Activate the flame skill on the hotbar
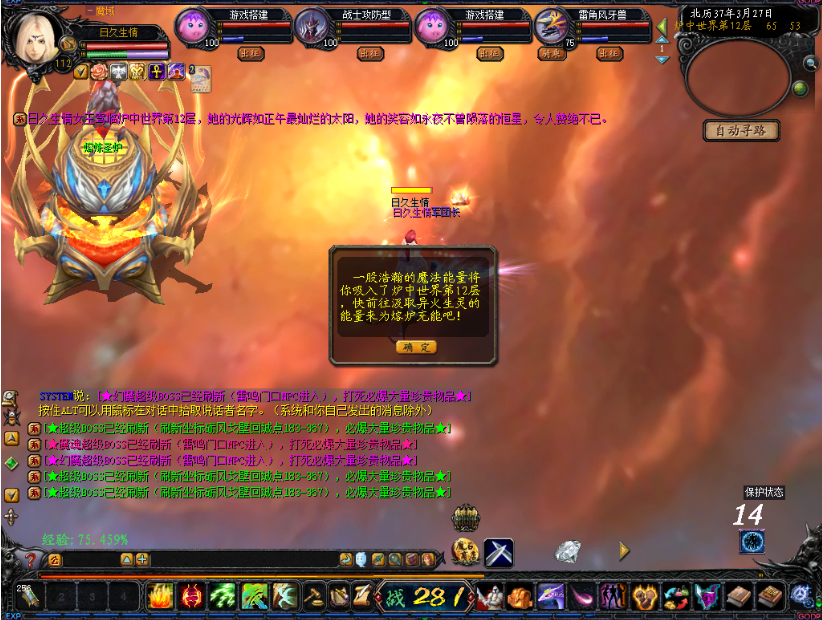This screenshot has height=620, width=822. coord(161,596)
